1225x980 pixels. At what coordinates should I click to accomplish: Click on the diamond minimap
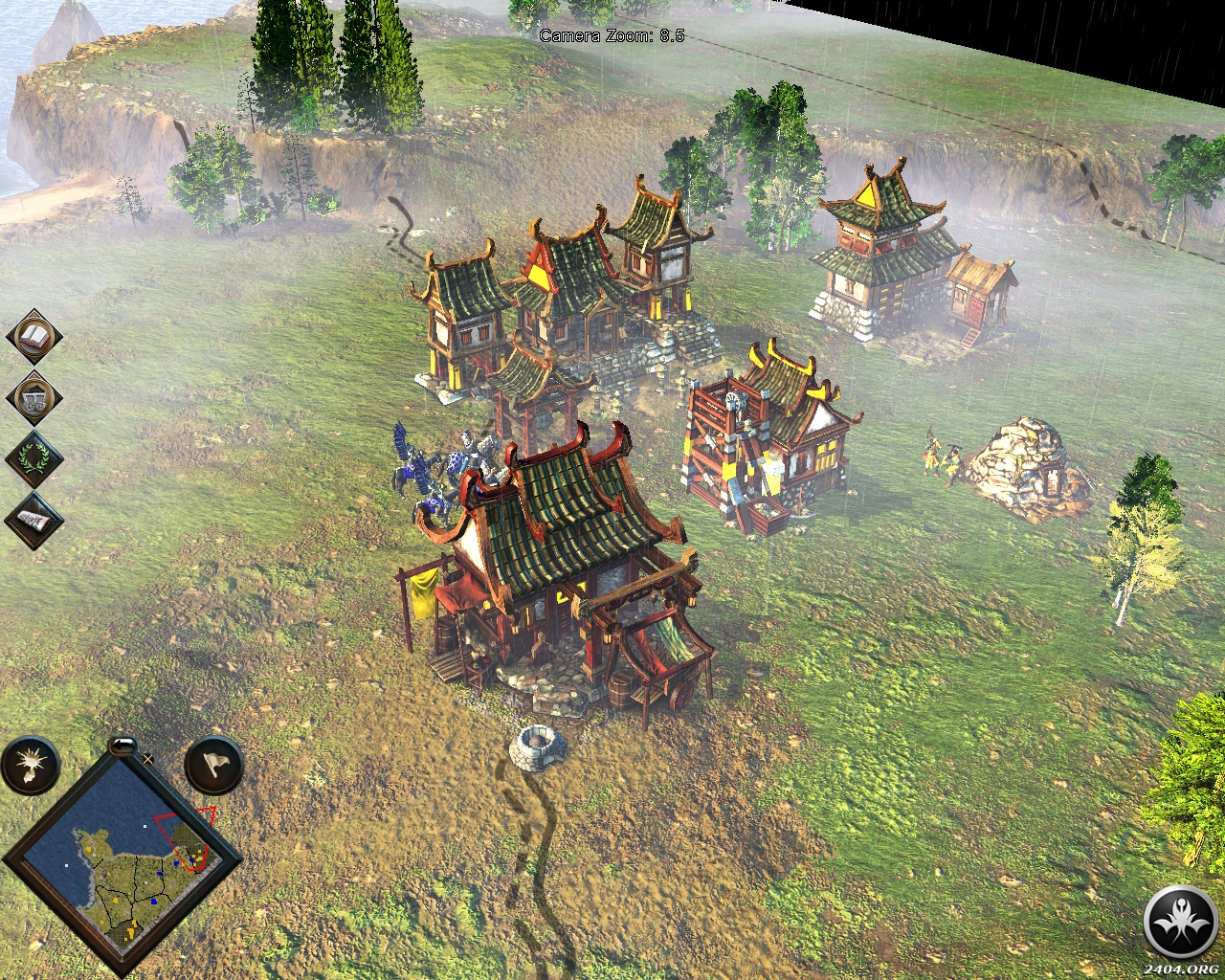[x=122, y=863]
